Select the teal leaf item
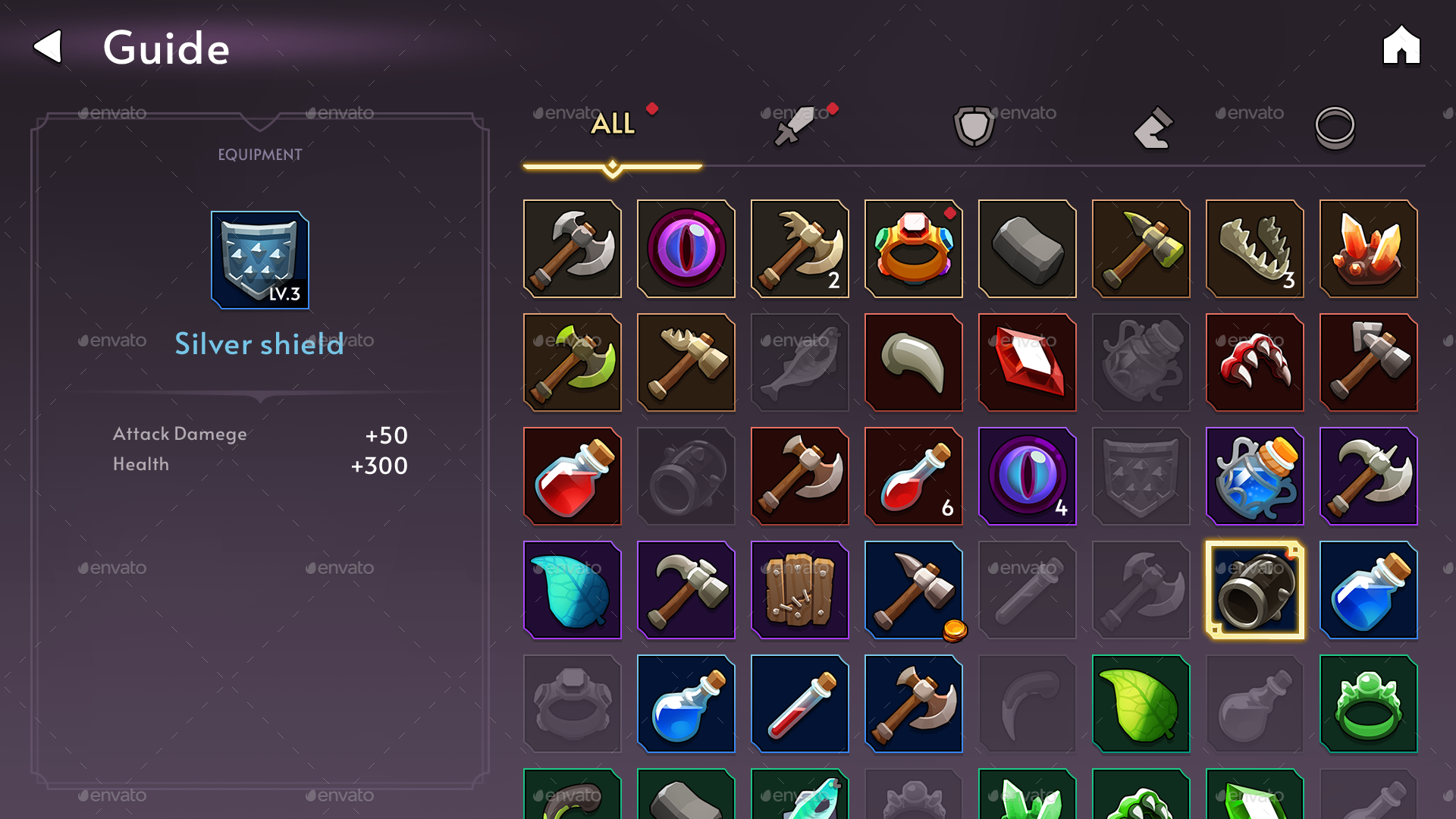The height and width of the screenshot is (819, 1456). pyautogui.click(x=573, y=590)
